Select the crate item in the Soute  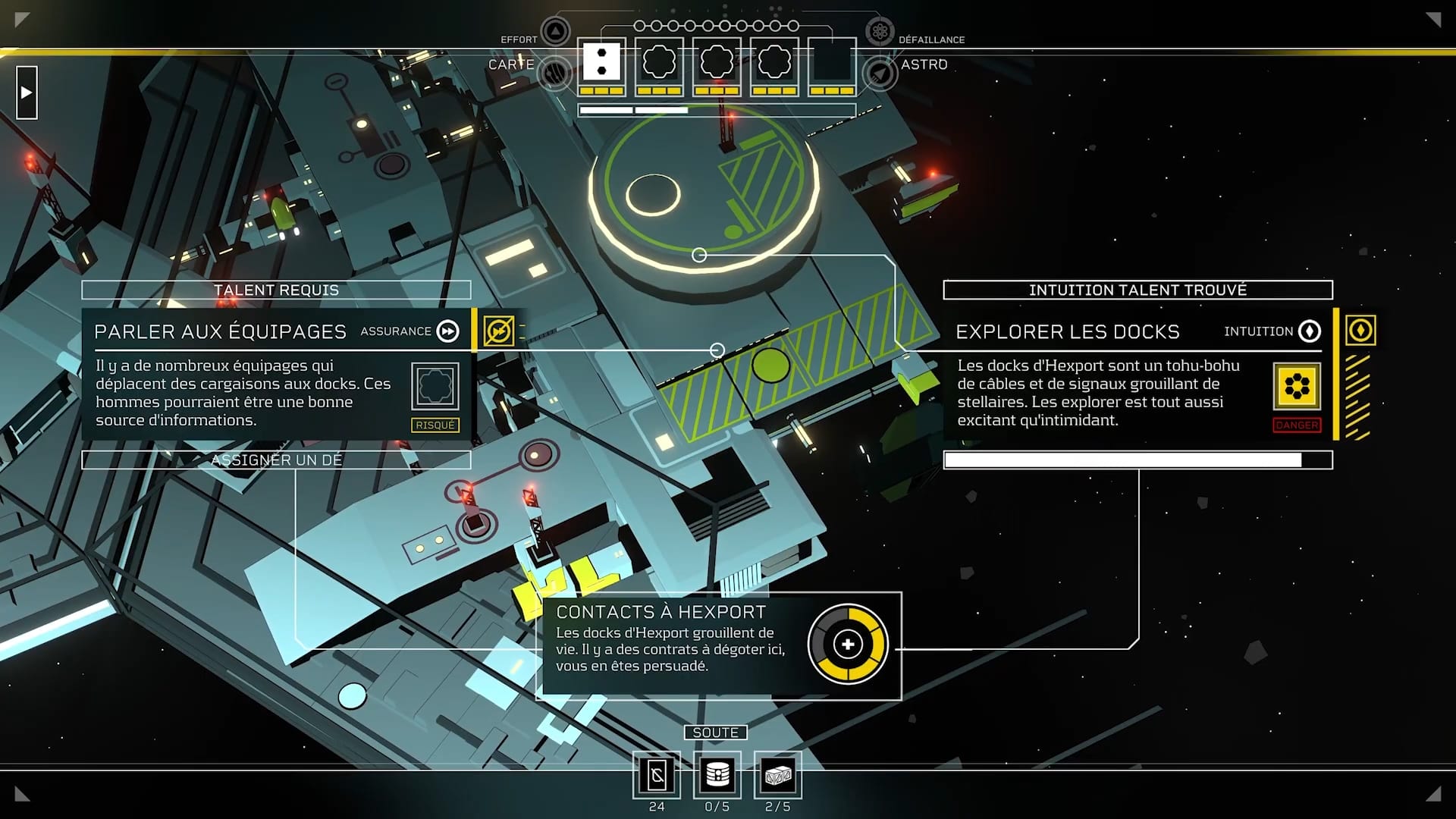click(778, 775)
